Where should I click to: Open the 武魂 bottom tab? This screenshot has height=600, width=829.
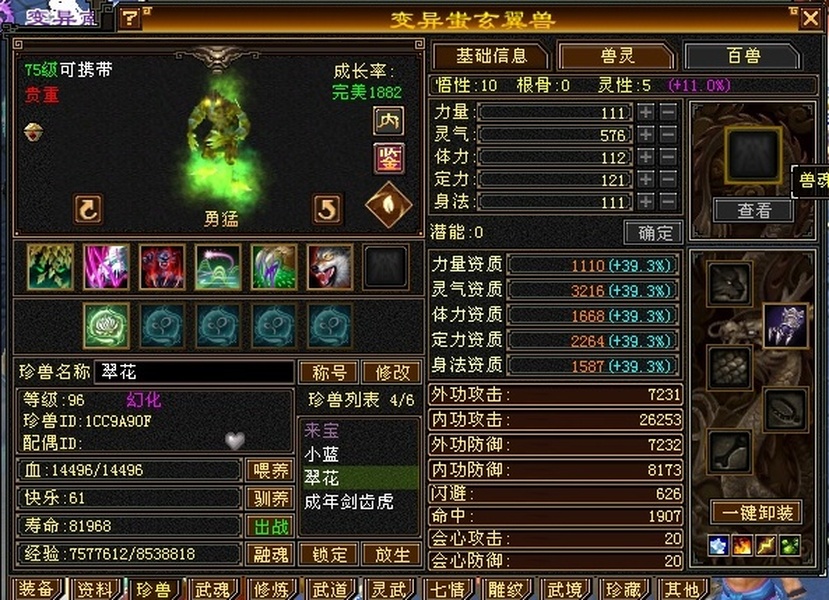coord(212,589)
